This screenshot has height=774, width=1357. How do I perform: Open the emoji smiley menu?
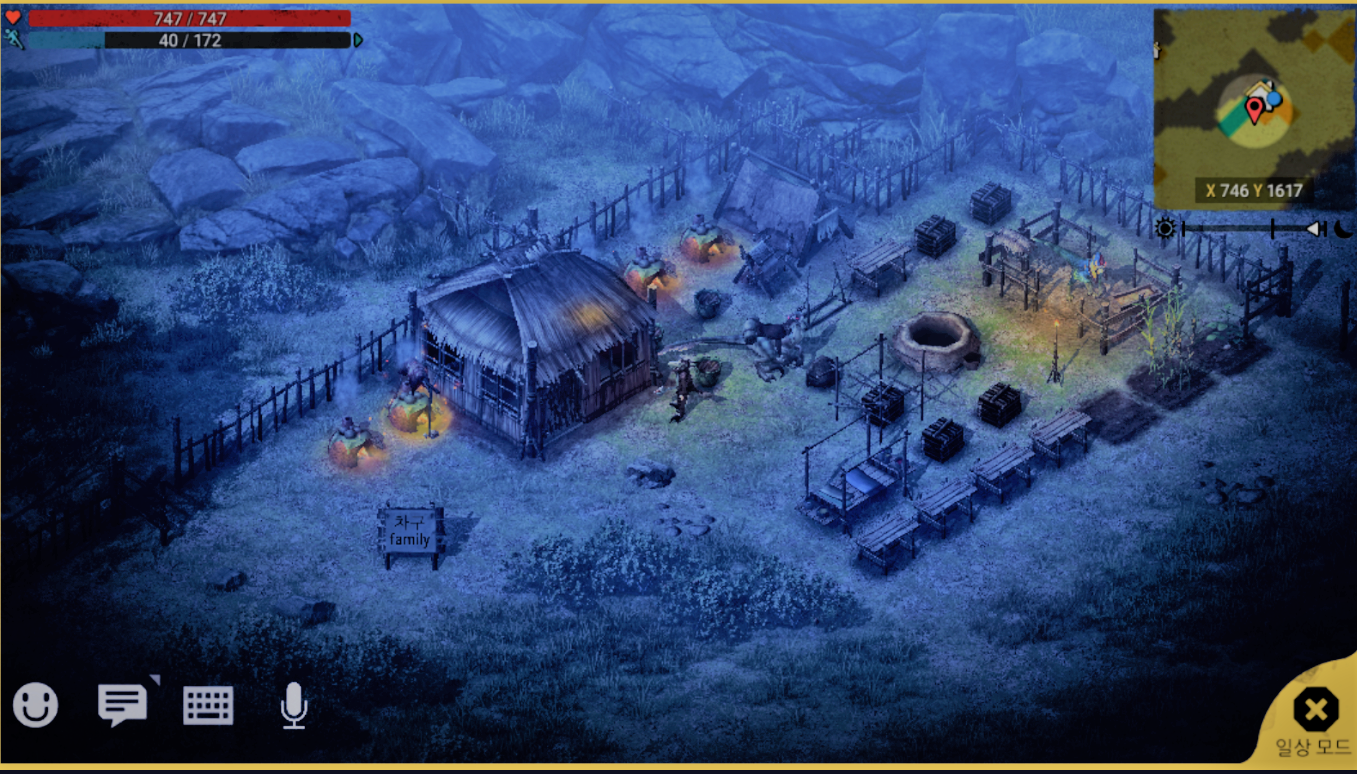35,706
